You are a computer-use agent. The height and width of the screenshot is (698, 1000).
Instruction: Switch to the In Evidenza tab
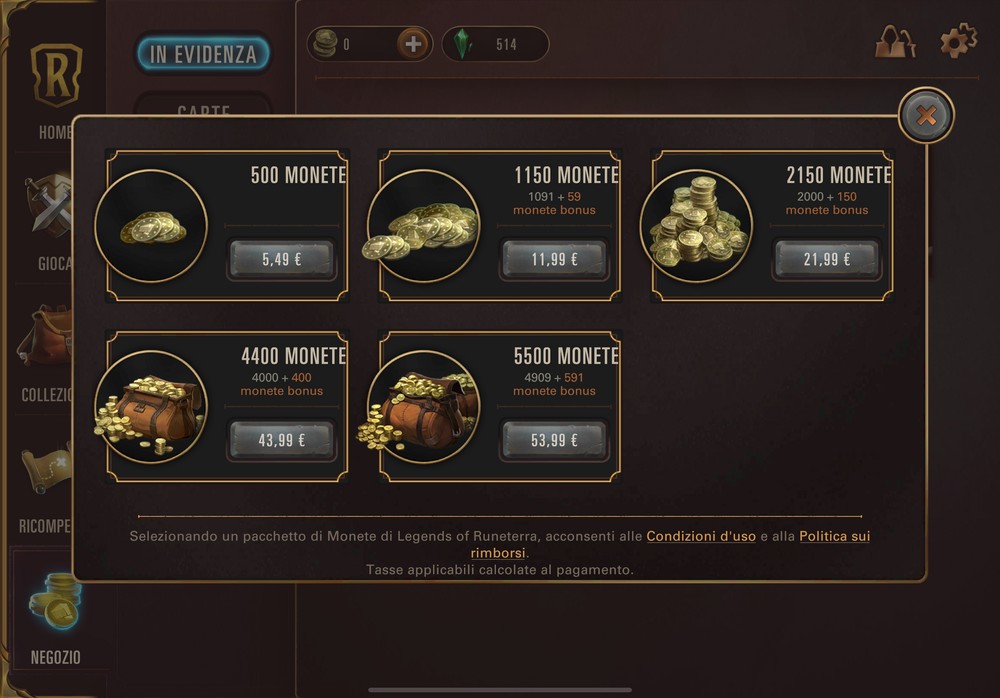[x=203, y=54]
